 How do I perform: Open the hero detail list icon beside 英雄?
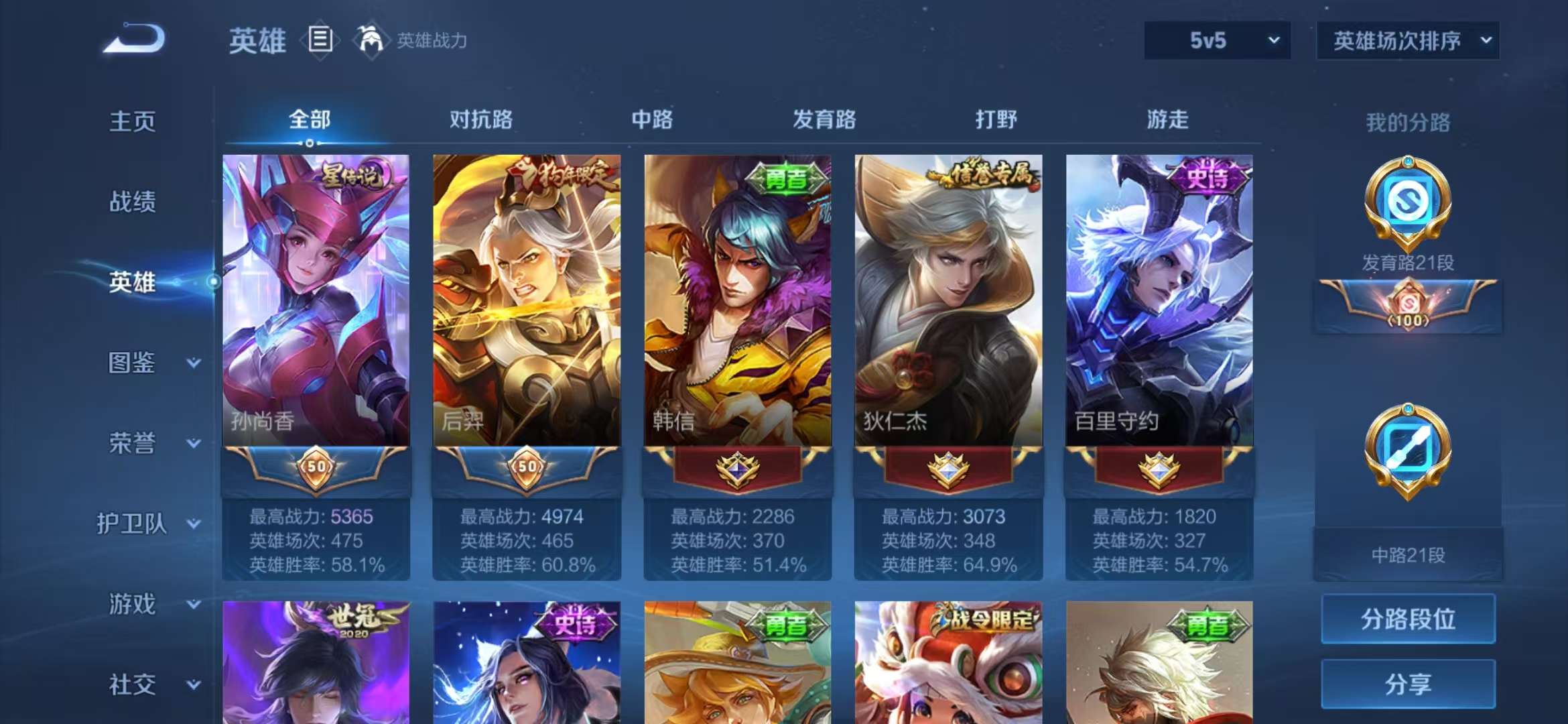click(320, 40)
